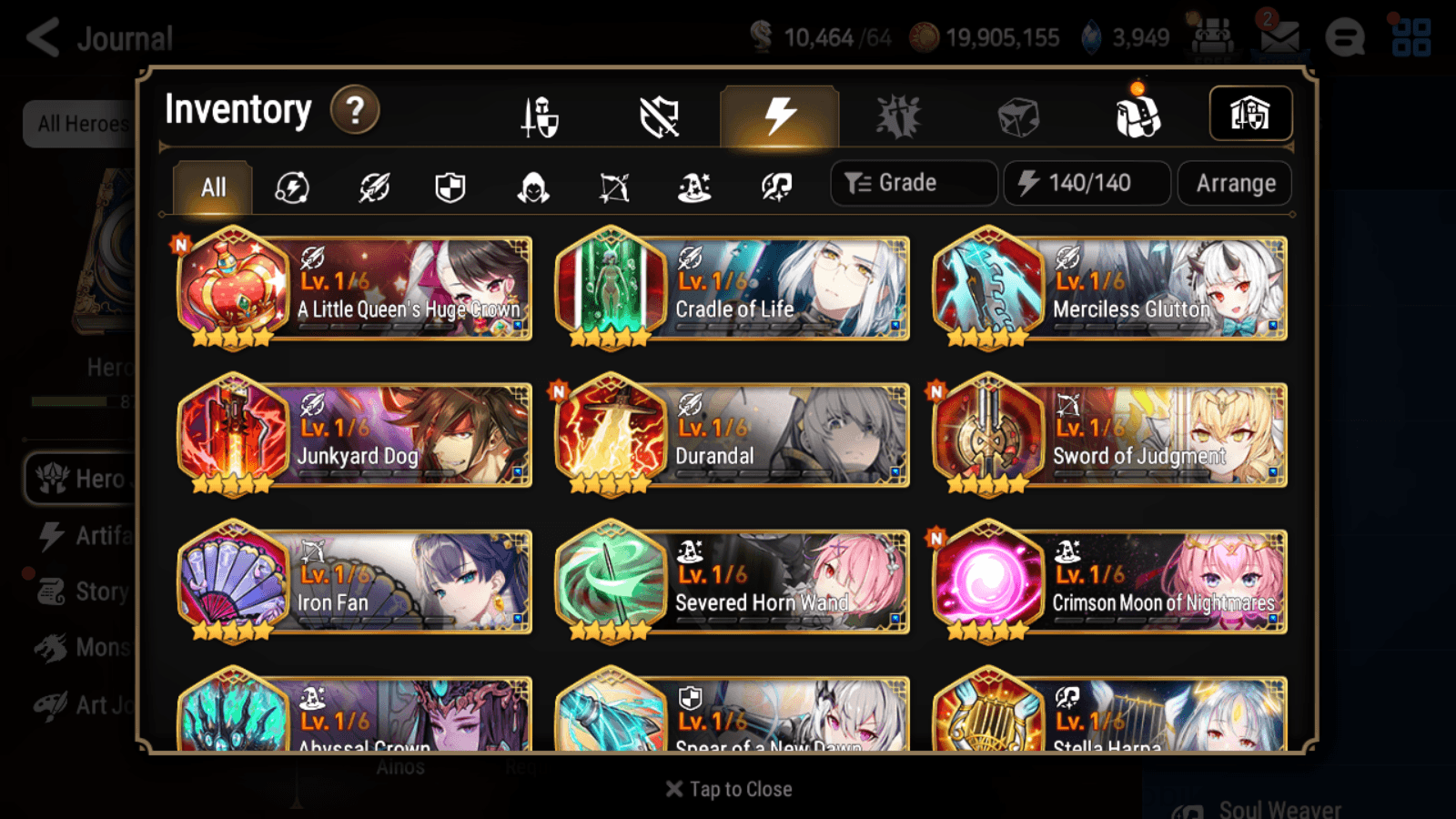Open the mail envelope icon

[x=1280, y=39]
